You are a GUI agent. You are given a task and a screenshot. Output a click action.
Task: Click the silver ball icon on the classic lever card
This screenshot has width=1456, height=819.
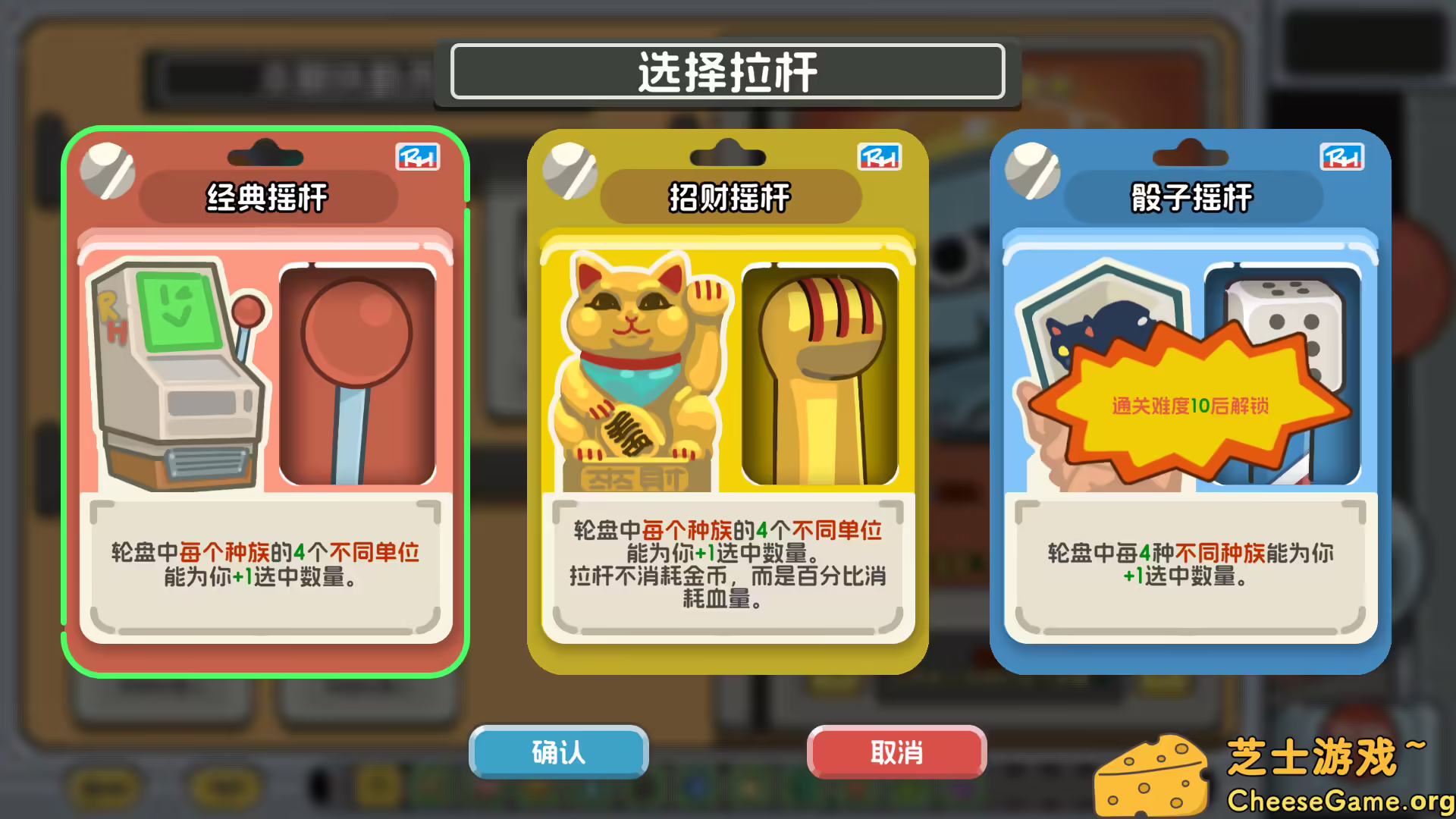[x=108, y=169]
